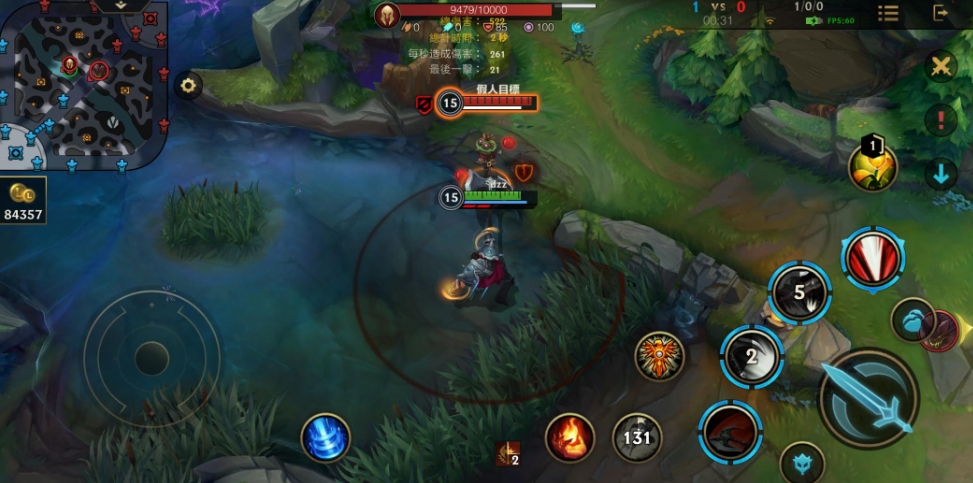Use the item showing 131 cooldown
Viewport: 973px width, 483px height.
pyautogui.click(x=637, y=437)
